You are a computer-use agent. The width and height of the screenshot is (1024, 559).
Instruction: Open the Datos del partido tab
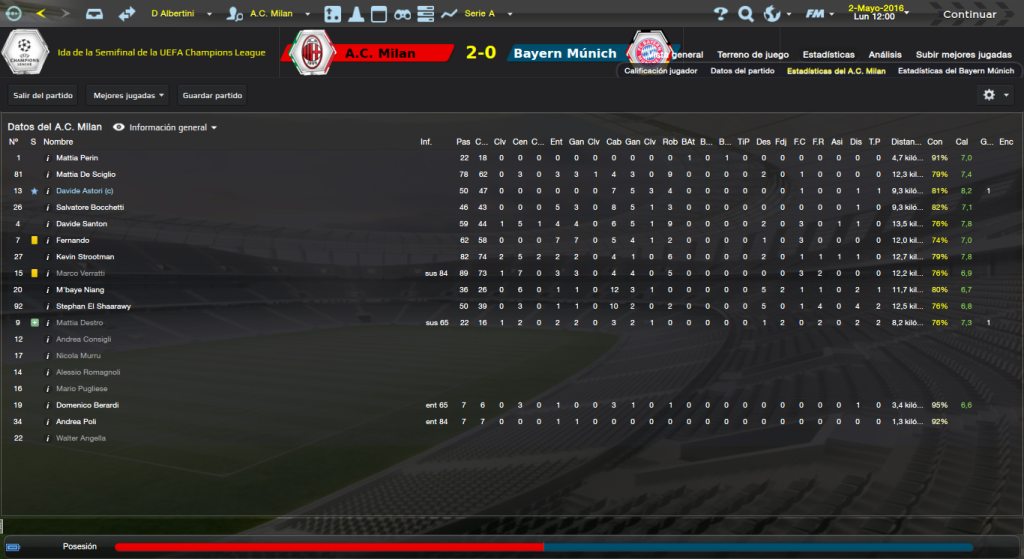pyautogui.click(x=742, y=71)
